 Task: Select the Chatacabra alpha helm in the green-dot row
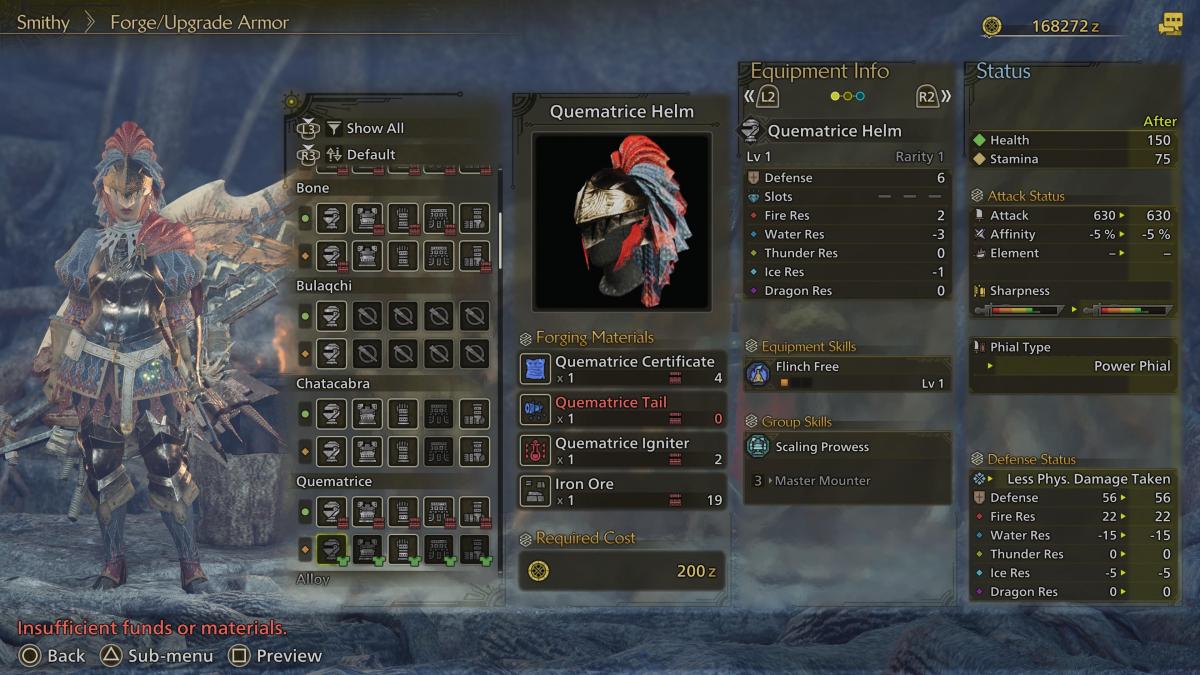(332, 414)
